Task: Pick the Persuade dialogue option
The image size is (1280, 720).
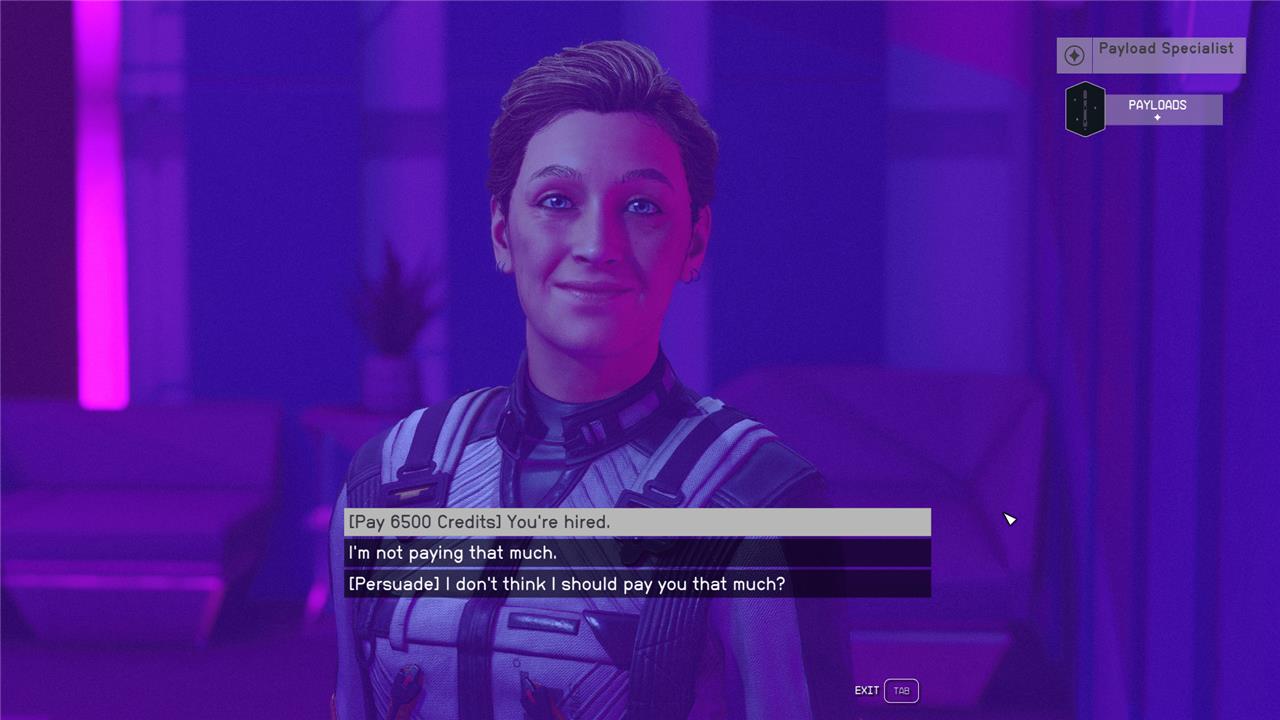Action: coord(637,584)
